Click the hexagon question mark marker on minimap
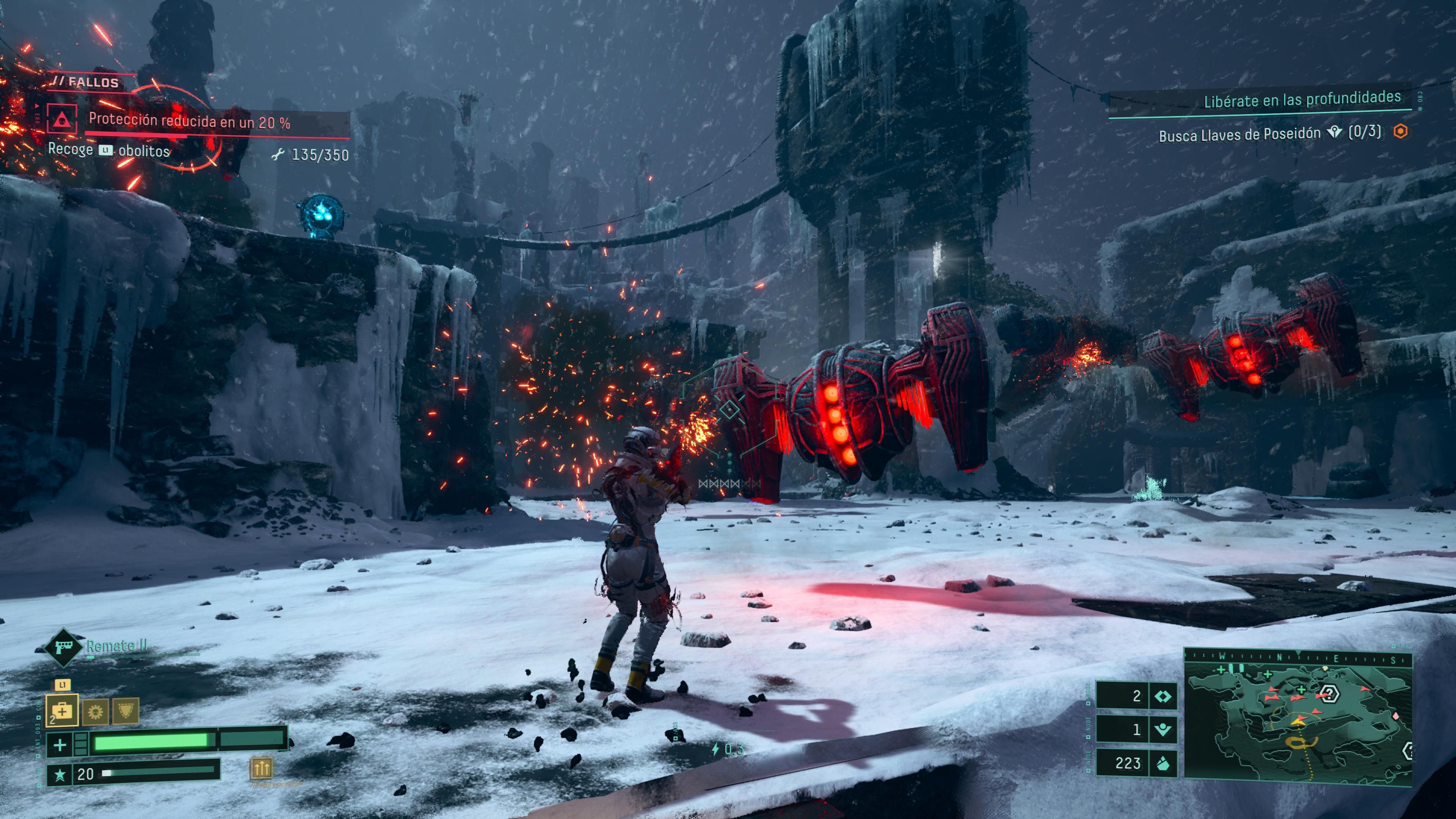1456x819 pixels. 1329,693
